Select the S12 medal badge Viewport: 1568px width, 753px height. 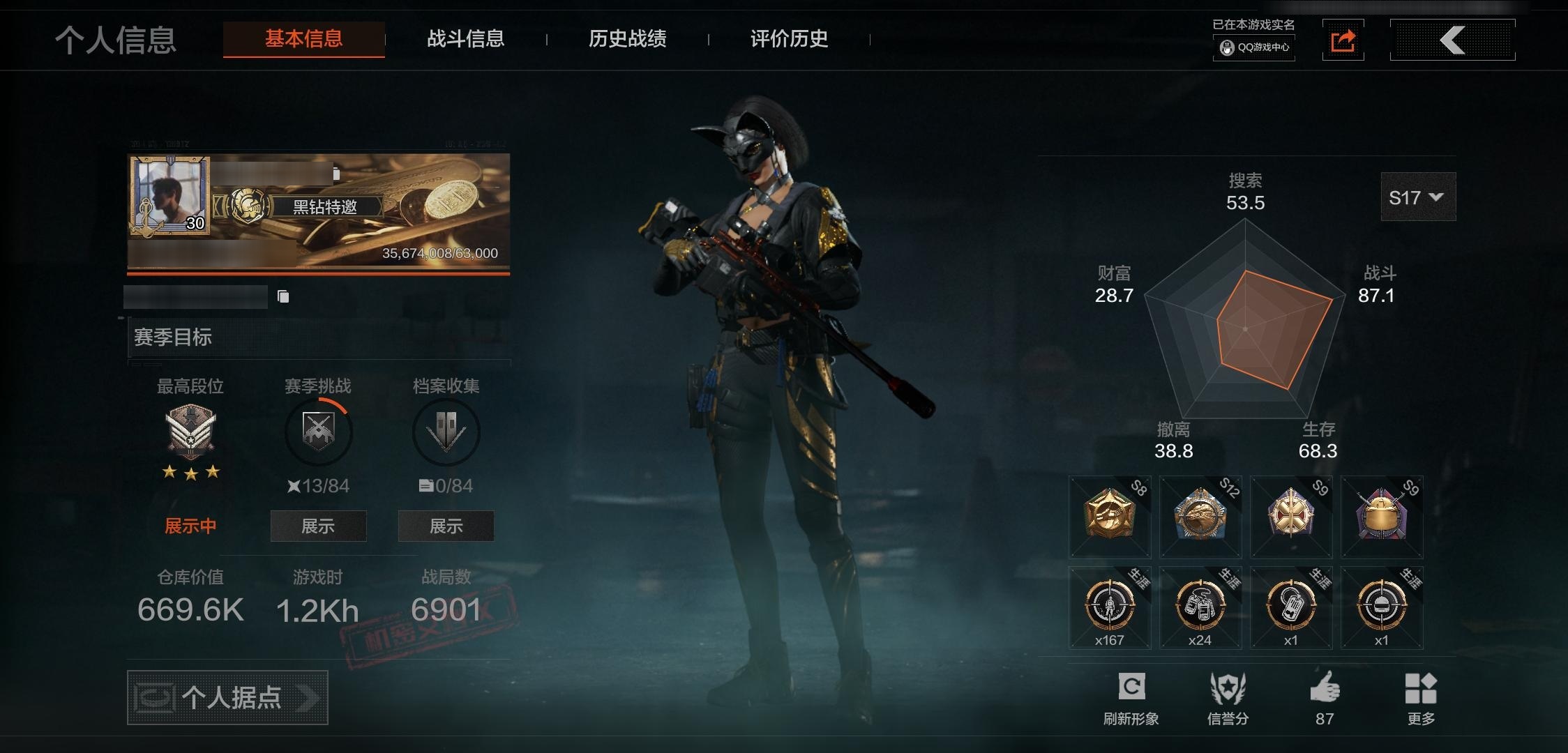pos(1200,517)
